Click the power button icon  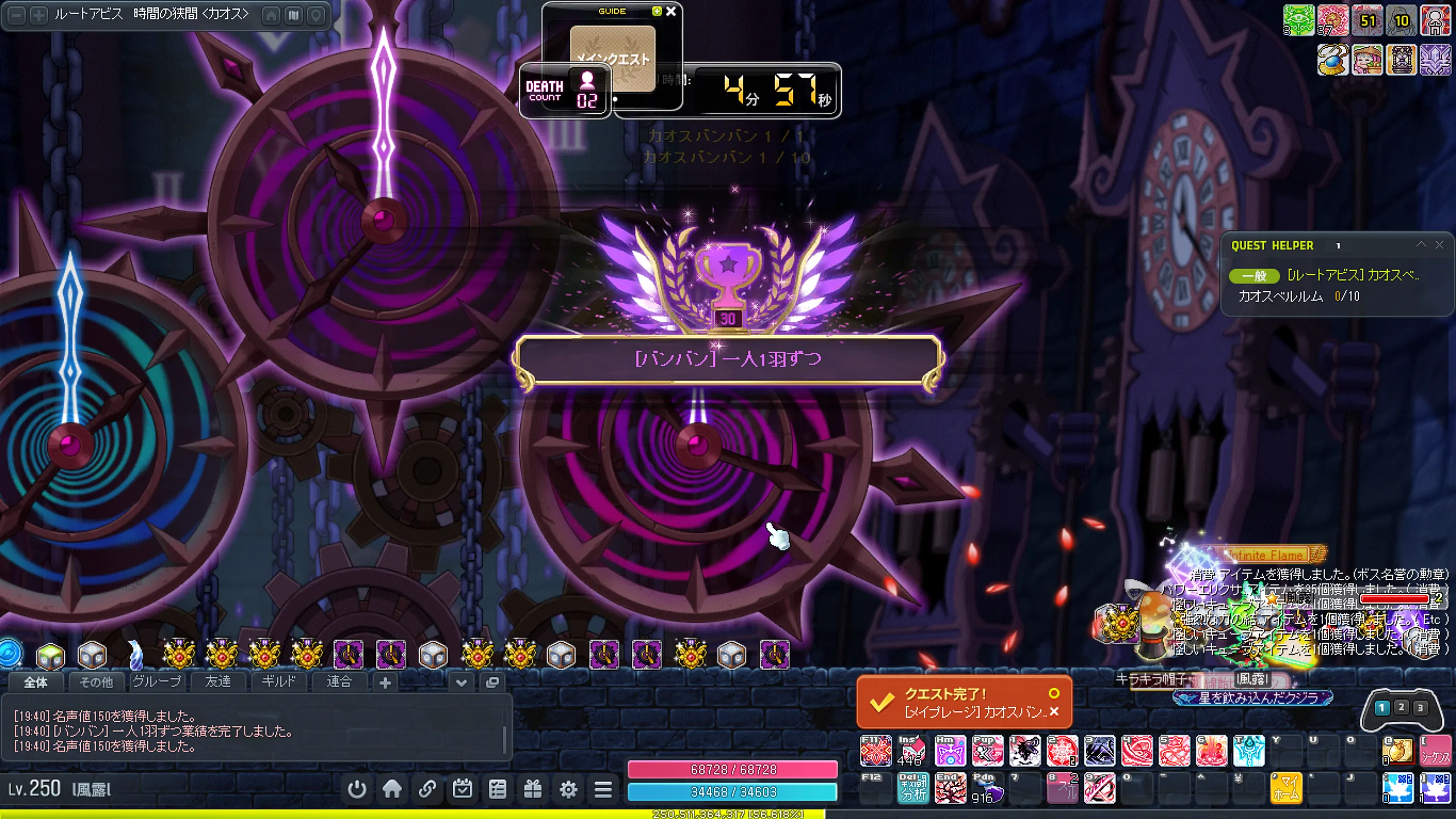point(357,789)
